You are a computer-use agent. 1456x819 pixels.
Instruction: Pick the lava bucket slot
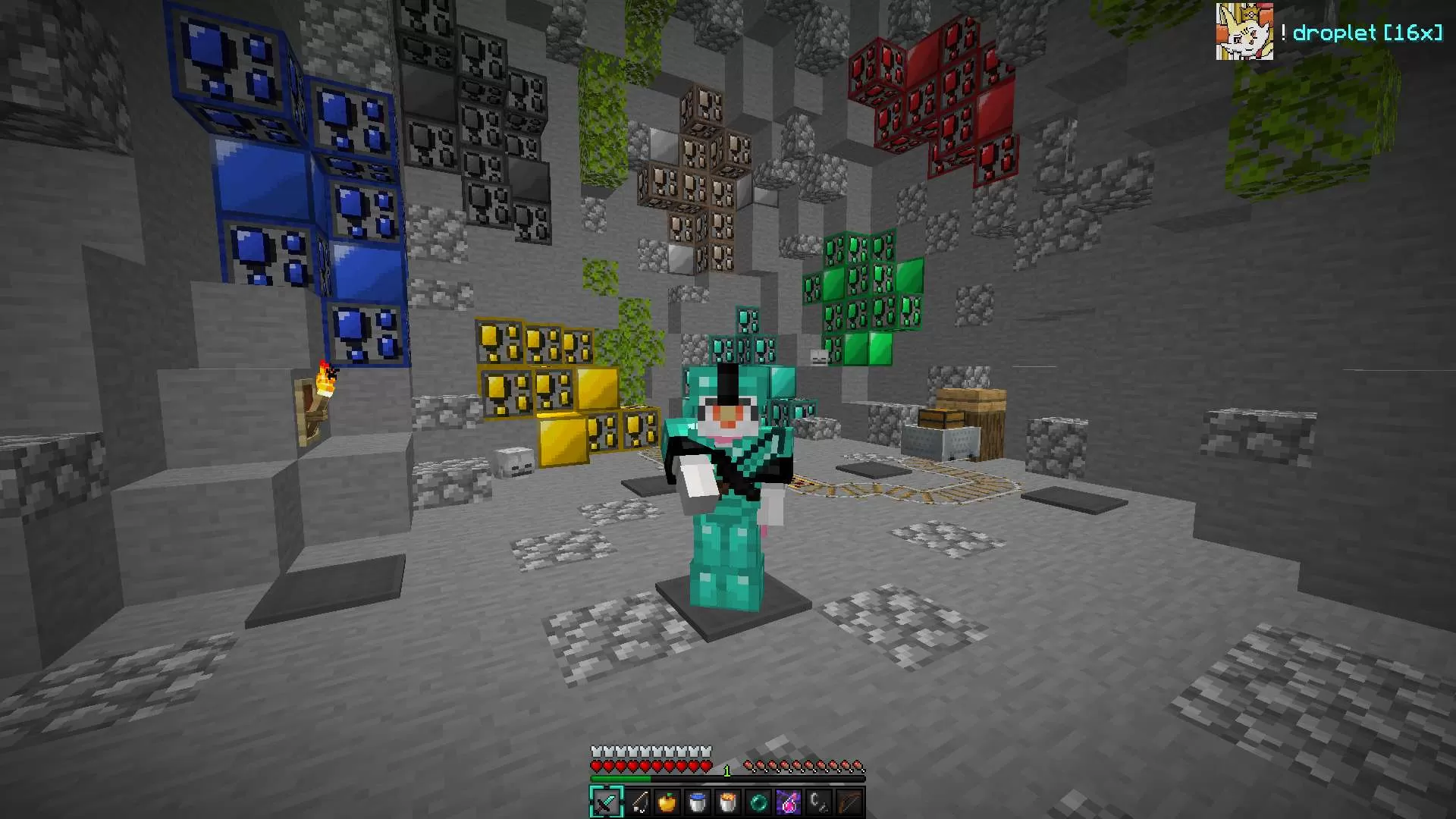click(728, 802)
